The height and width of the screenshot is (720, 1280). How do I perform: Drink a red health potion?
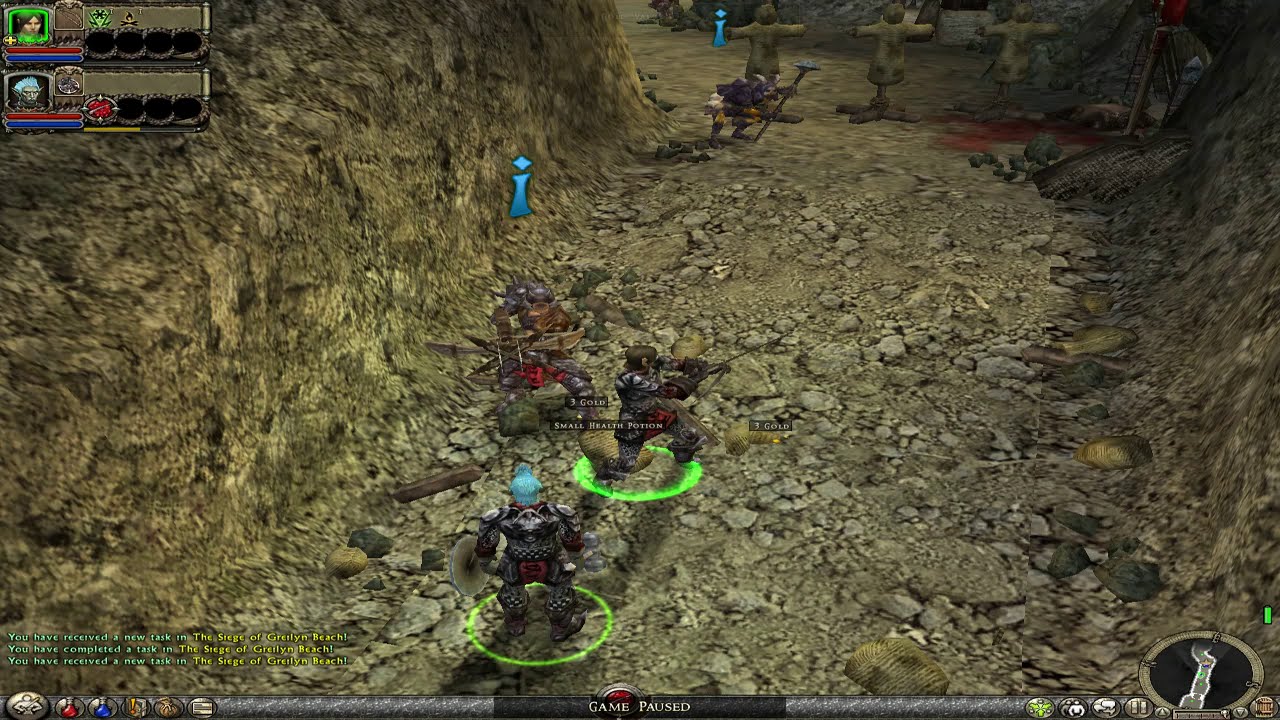click(x=70, y=708)
